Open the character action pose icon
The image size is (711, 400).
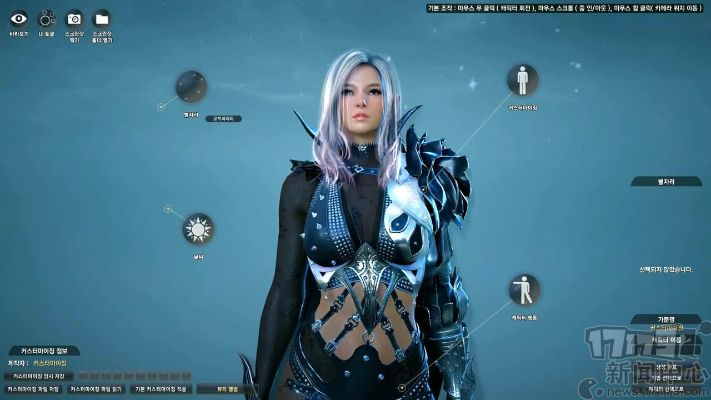point(523,291)
